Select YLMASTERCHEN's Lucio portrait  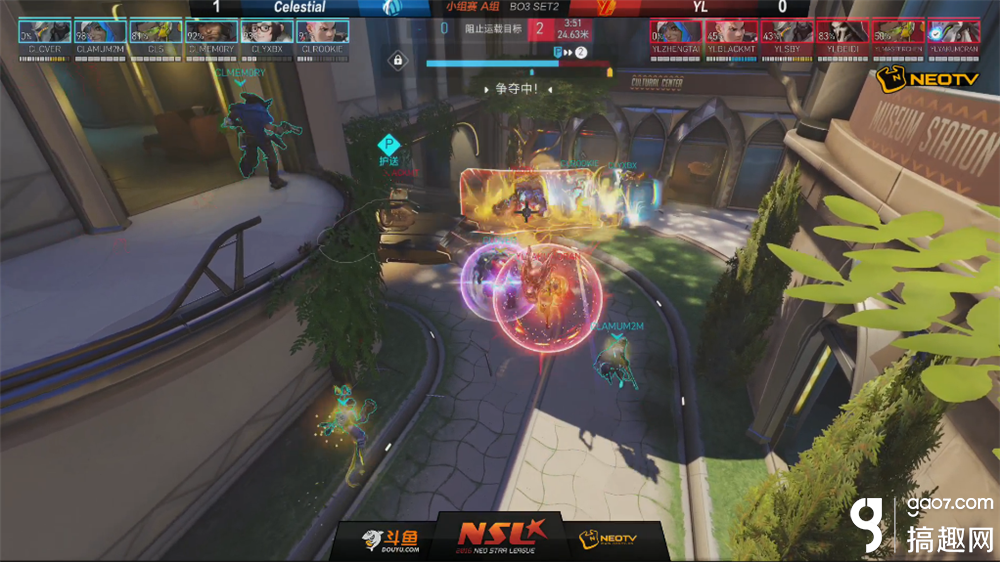pyautogui.click(x=898, y=30)
